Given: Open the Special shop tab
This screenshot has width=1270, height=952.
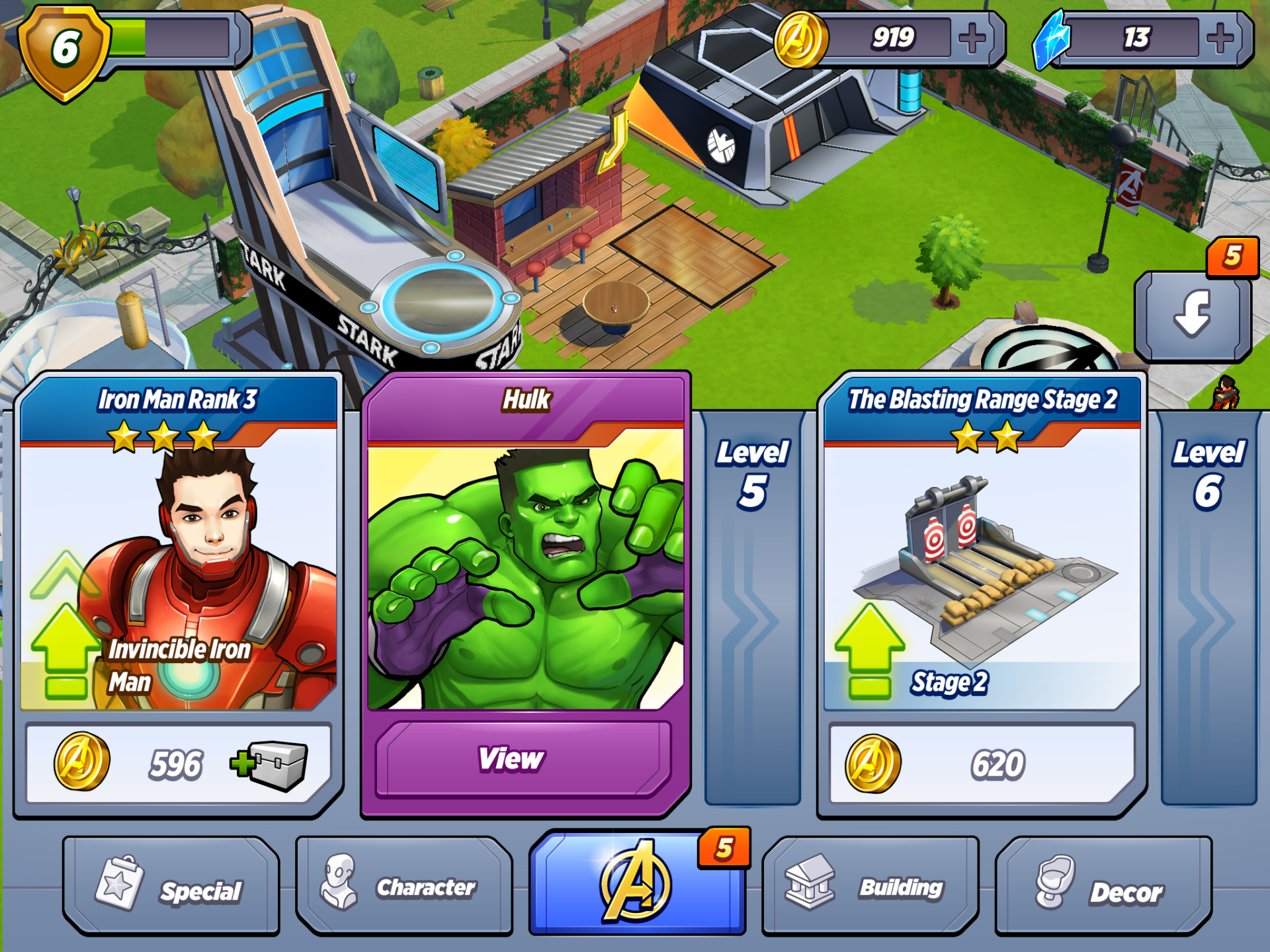Looking at the screenshot, I should (x=171, y=887).
